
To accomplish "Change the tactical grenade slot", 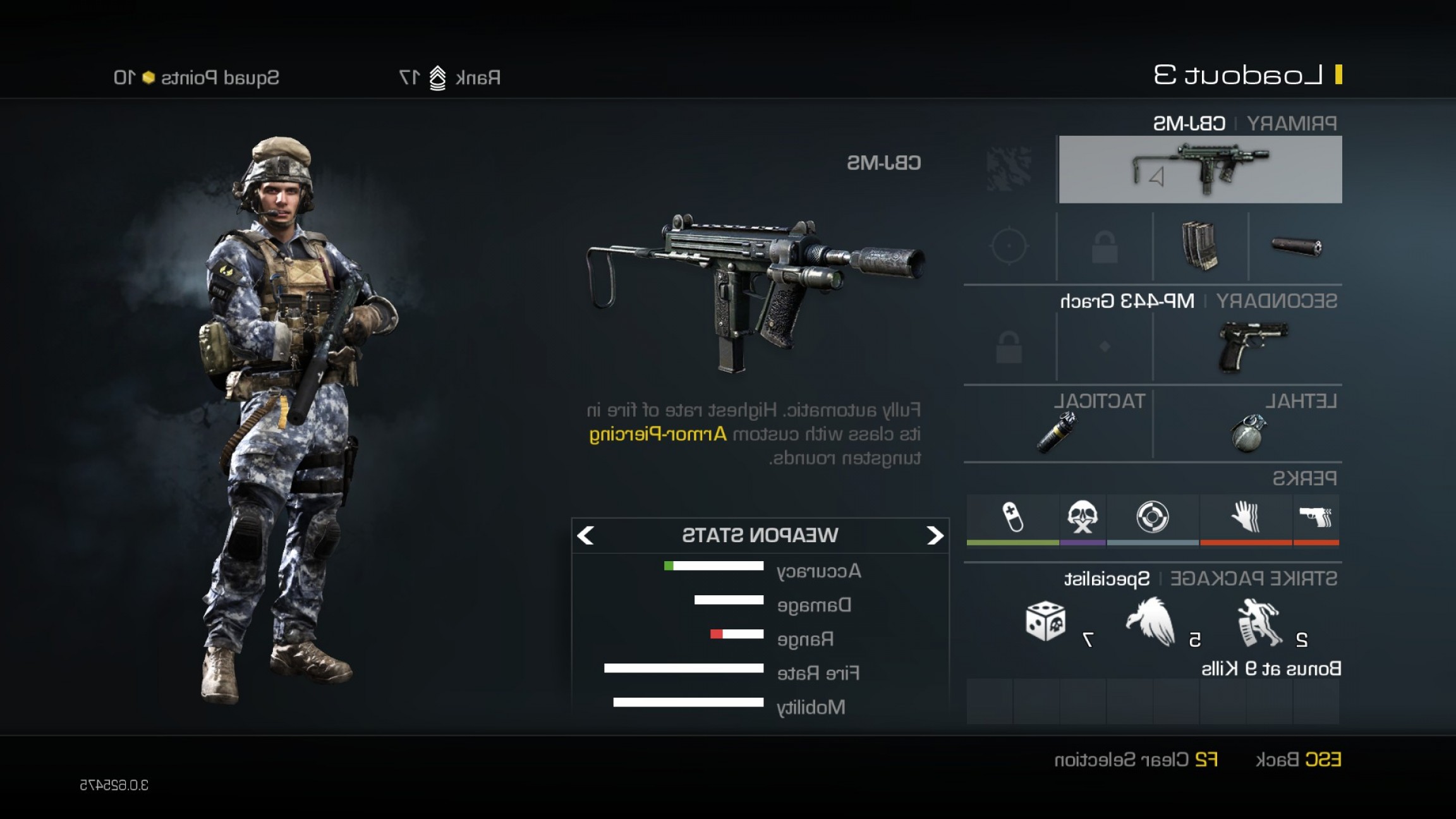I will click(1057, 433).
